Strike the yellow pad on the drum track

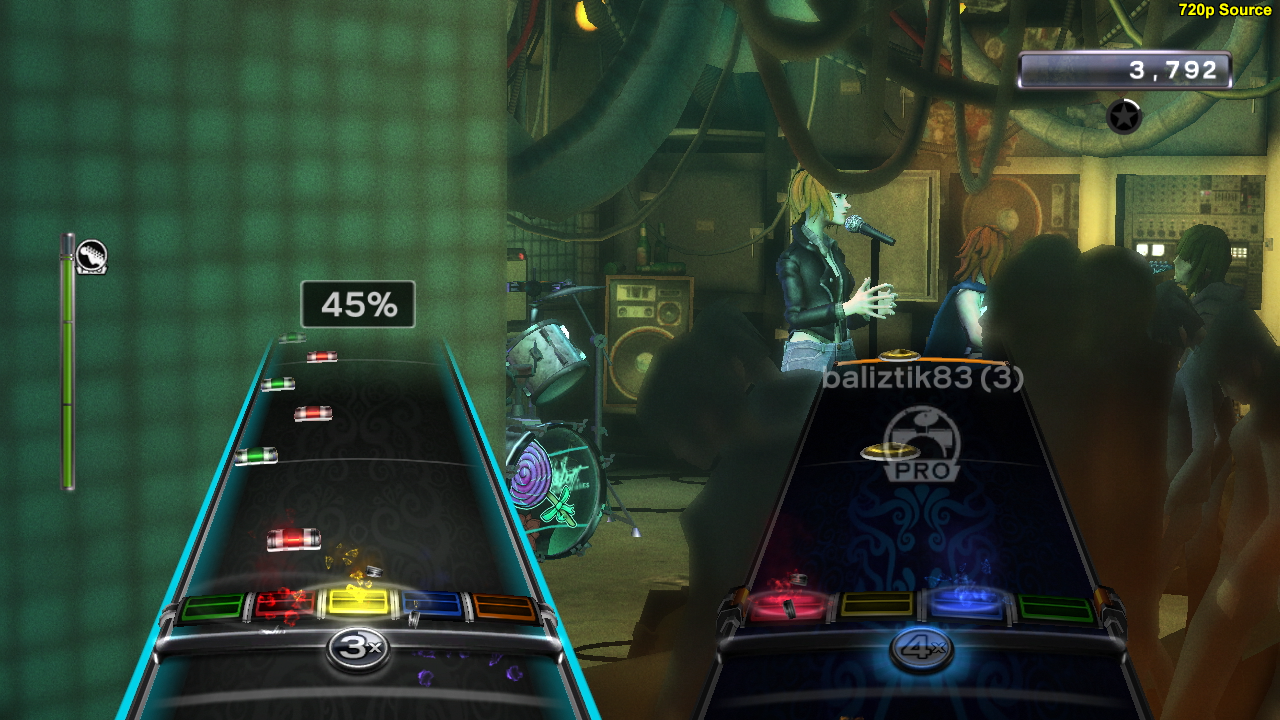876,604
